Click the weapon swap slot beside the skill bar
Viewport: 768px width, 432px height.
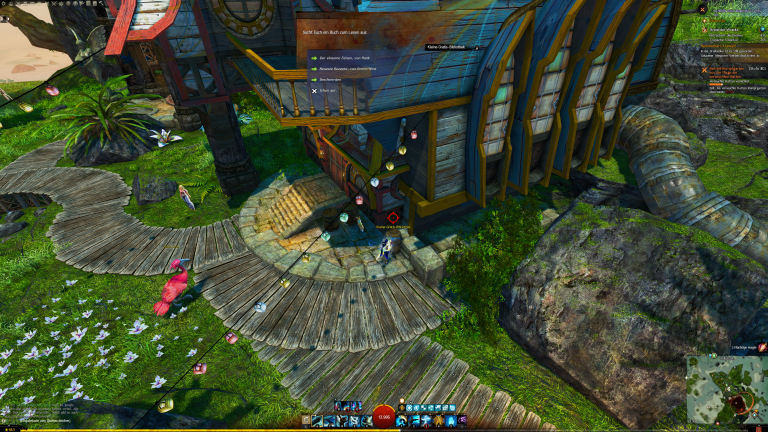(x=306, y=421)
